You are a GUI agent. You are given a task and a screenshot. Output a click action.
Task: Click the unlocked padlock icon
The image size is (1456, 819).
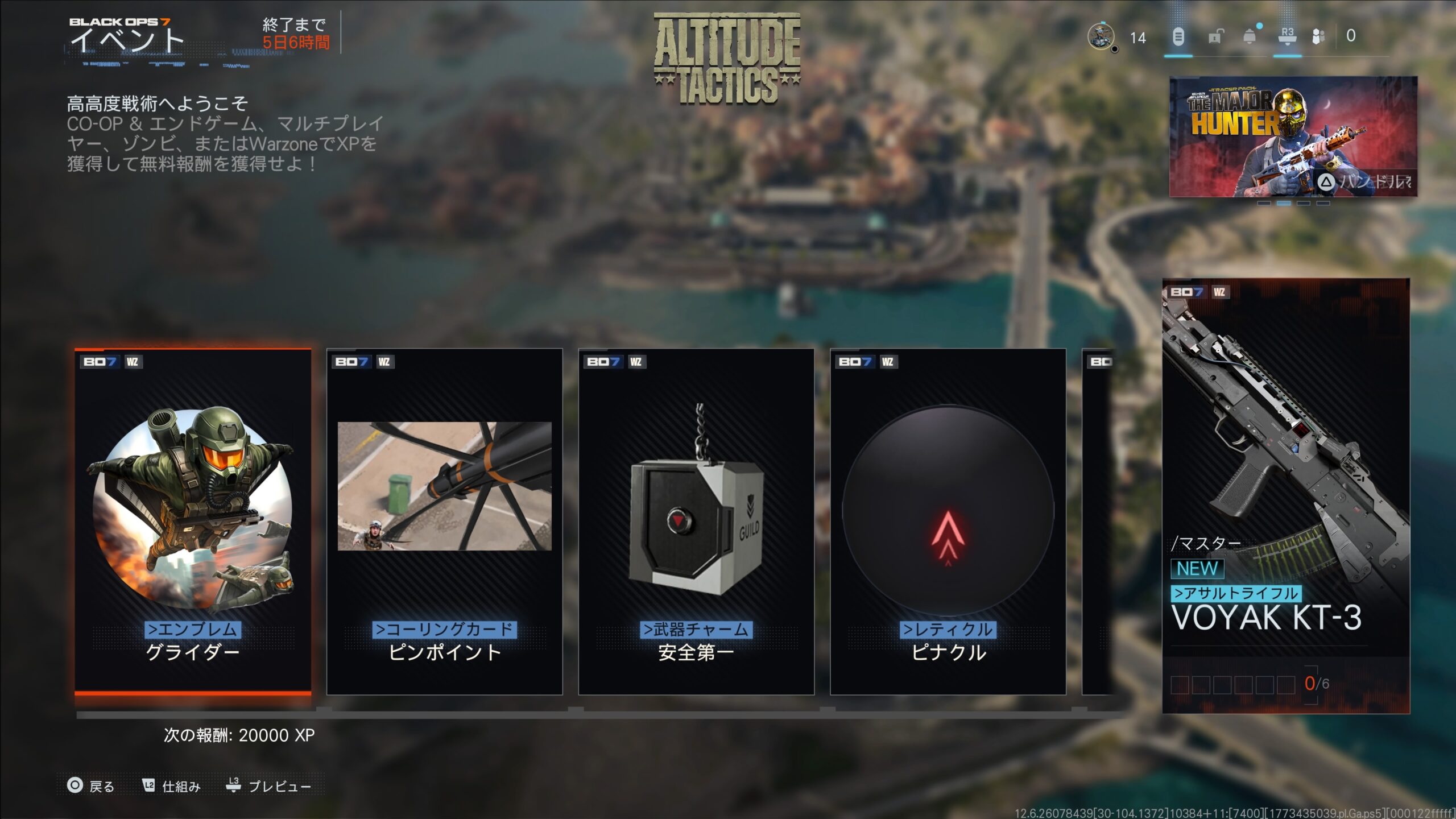click(1215, 37)
